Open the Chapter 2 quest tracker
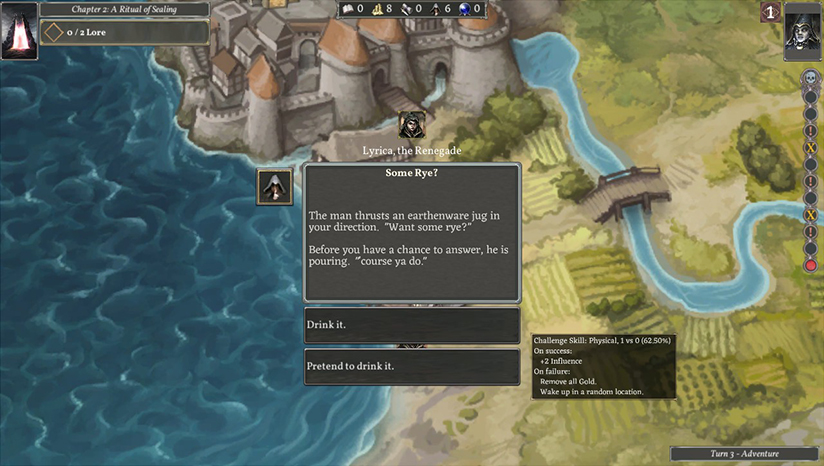This screenshot has height=466, width=824. click(124, 10)
